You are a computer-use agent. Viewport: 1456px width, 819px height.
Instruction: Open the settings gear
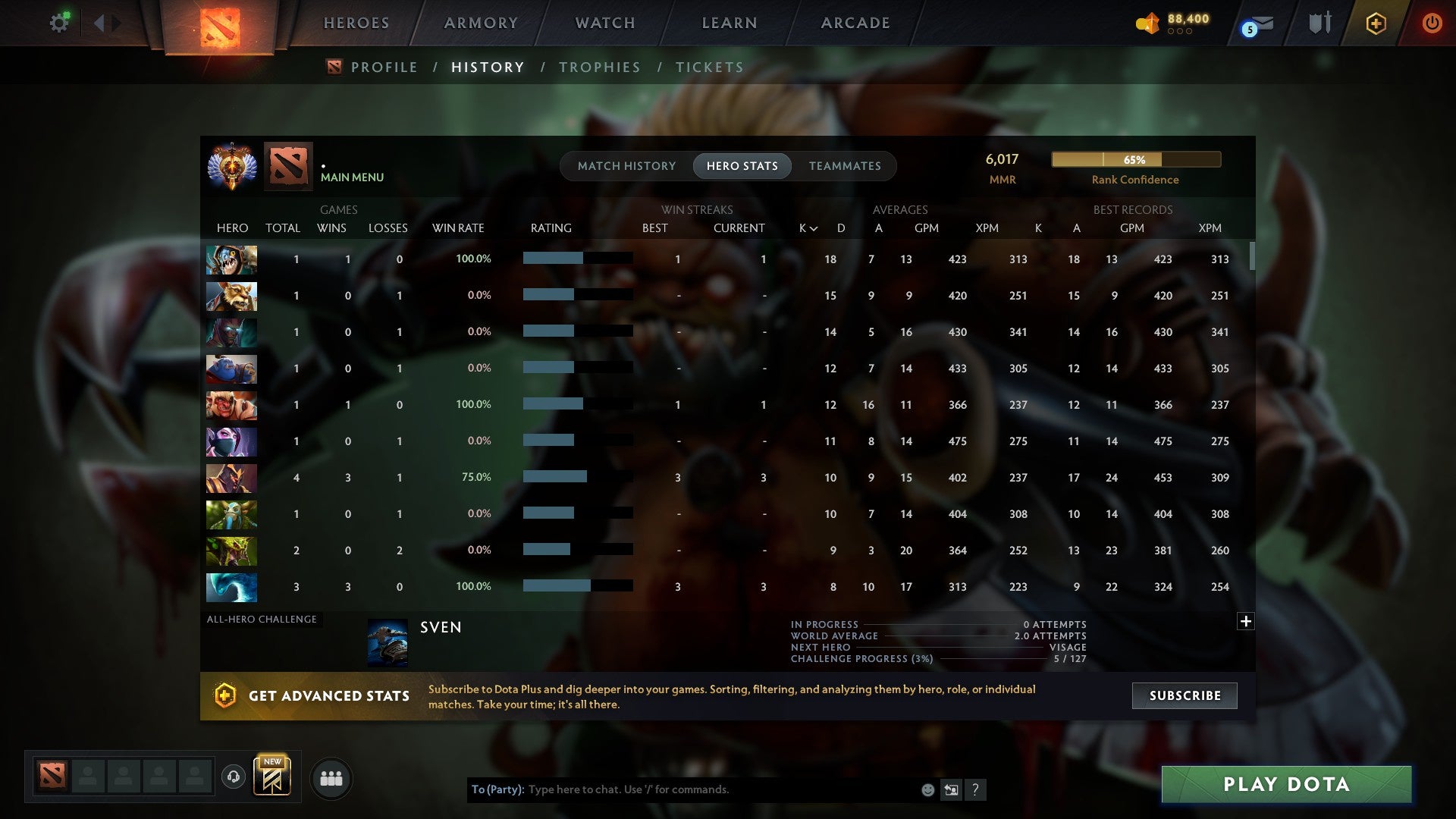coord(59,22)
